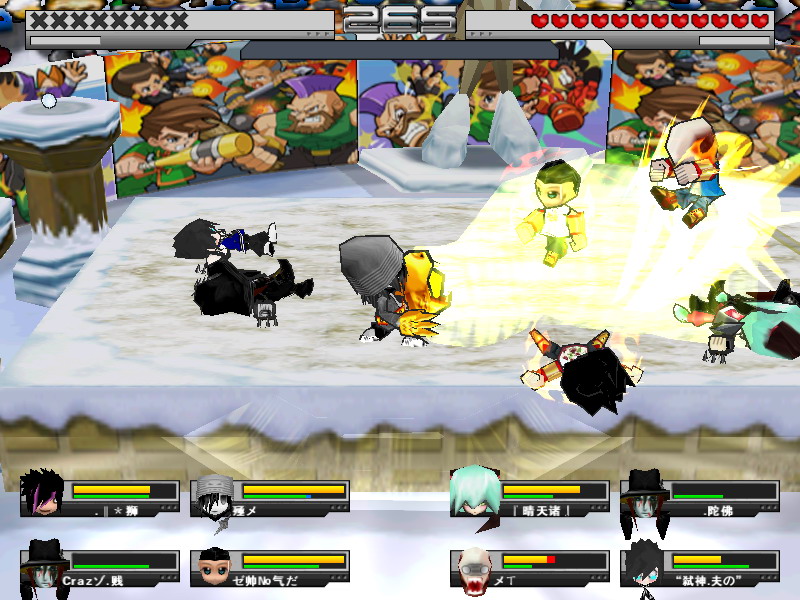Image resolution: width=800 pixels, height=600 pixels.
Task: Select the teal-haired player's status panel
Action: point(530,497)
